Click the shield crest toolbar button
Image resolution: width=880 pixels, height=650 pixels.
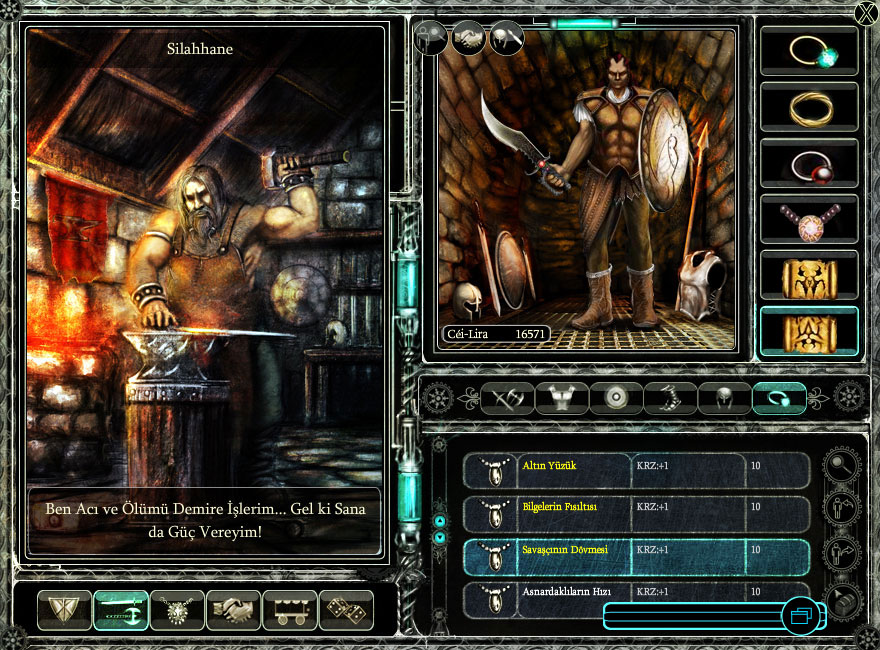coord(64,610)
